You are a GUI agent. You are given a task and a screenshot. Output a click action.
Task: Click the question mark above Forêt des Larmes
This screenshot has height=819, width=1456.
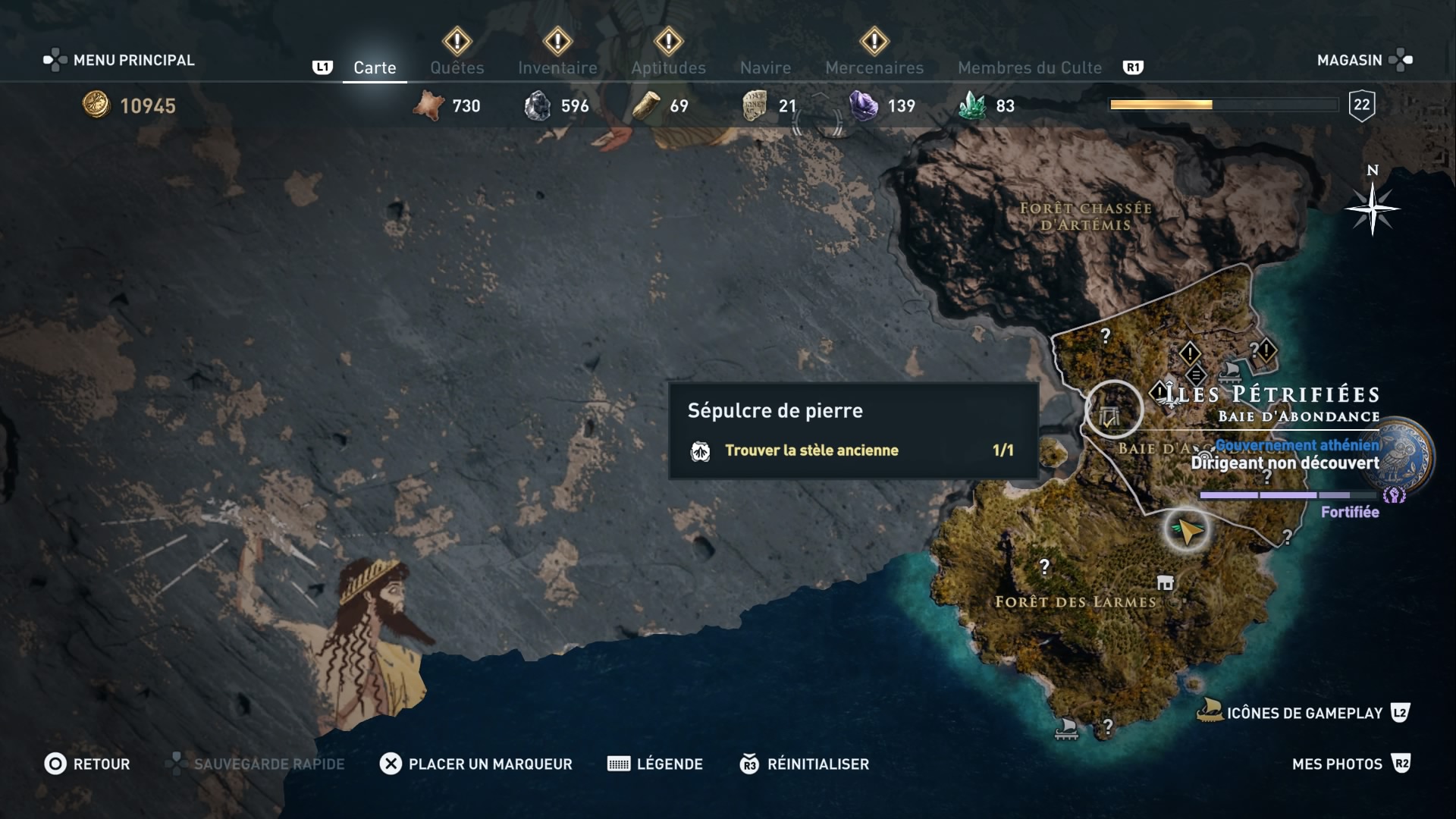tap(1045, 566)
